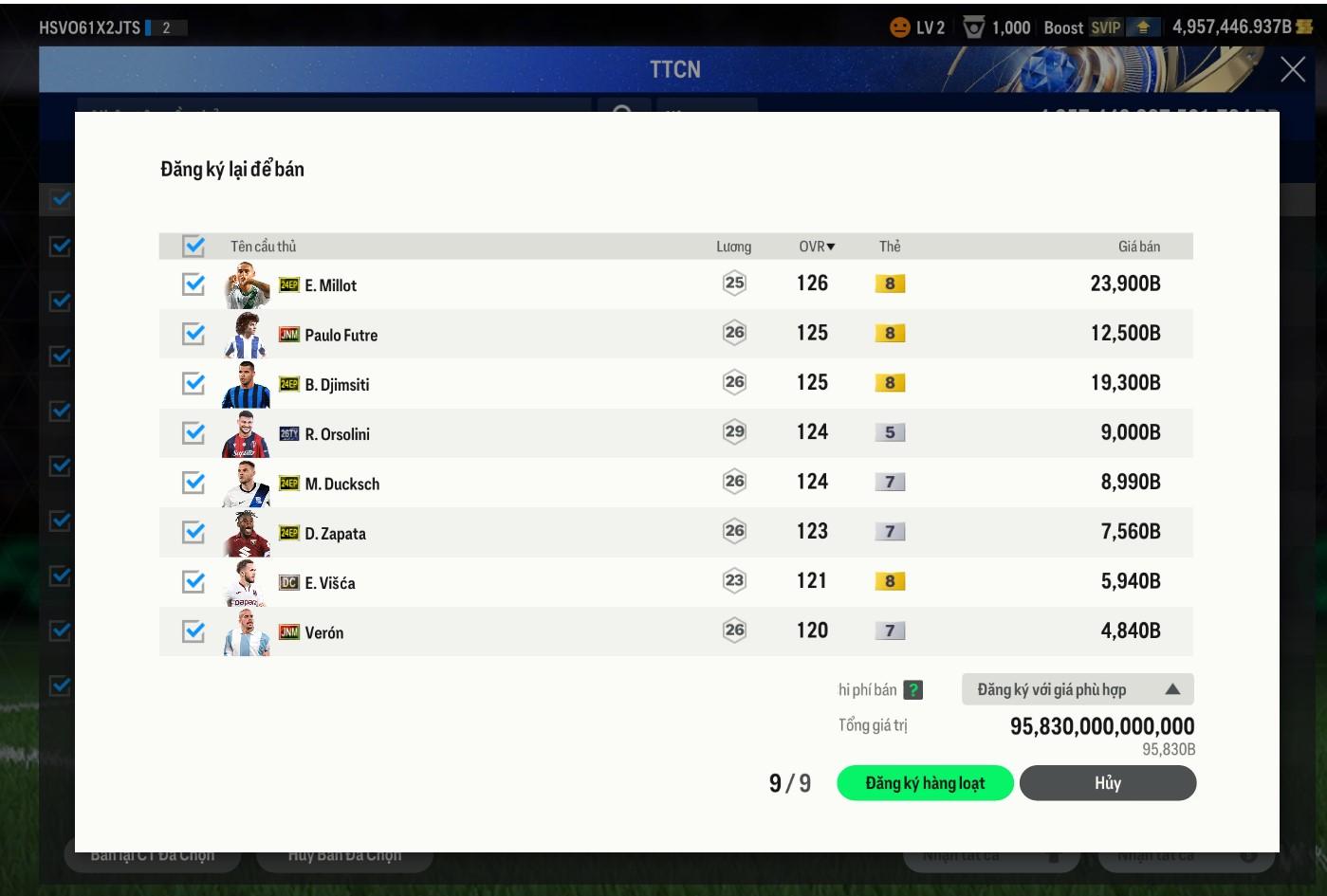Uncheck the Paulo Futre checkbox

click(194, 334)
